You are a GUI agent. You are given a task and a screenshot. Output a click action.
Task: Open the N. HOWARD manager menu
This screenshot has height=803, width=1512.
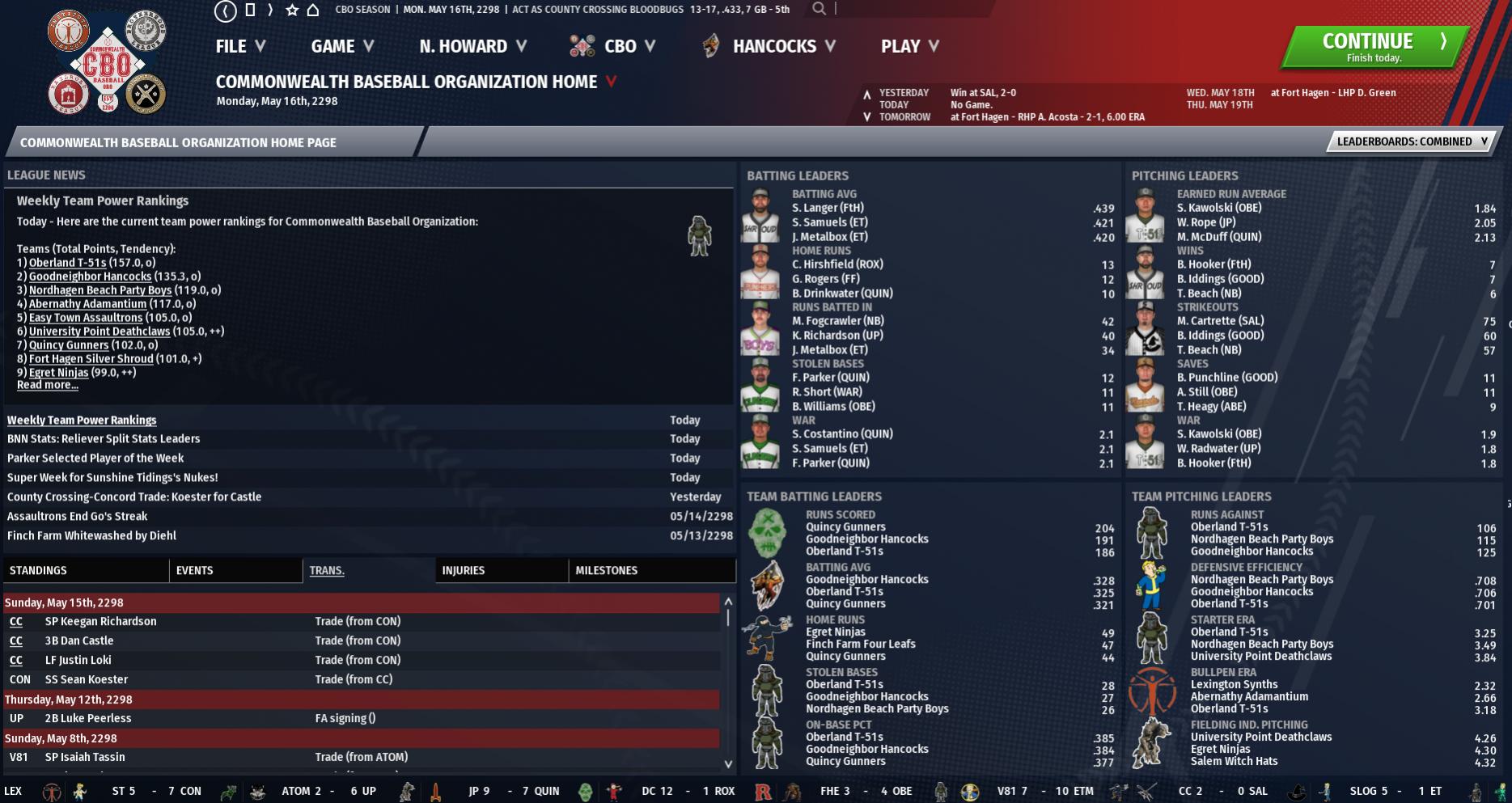pyautogui.click(x=472, y=47)
